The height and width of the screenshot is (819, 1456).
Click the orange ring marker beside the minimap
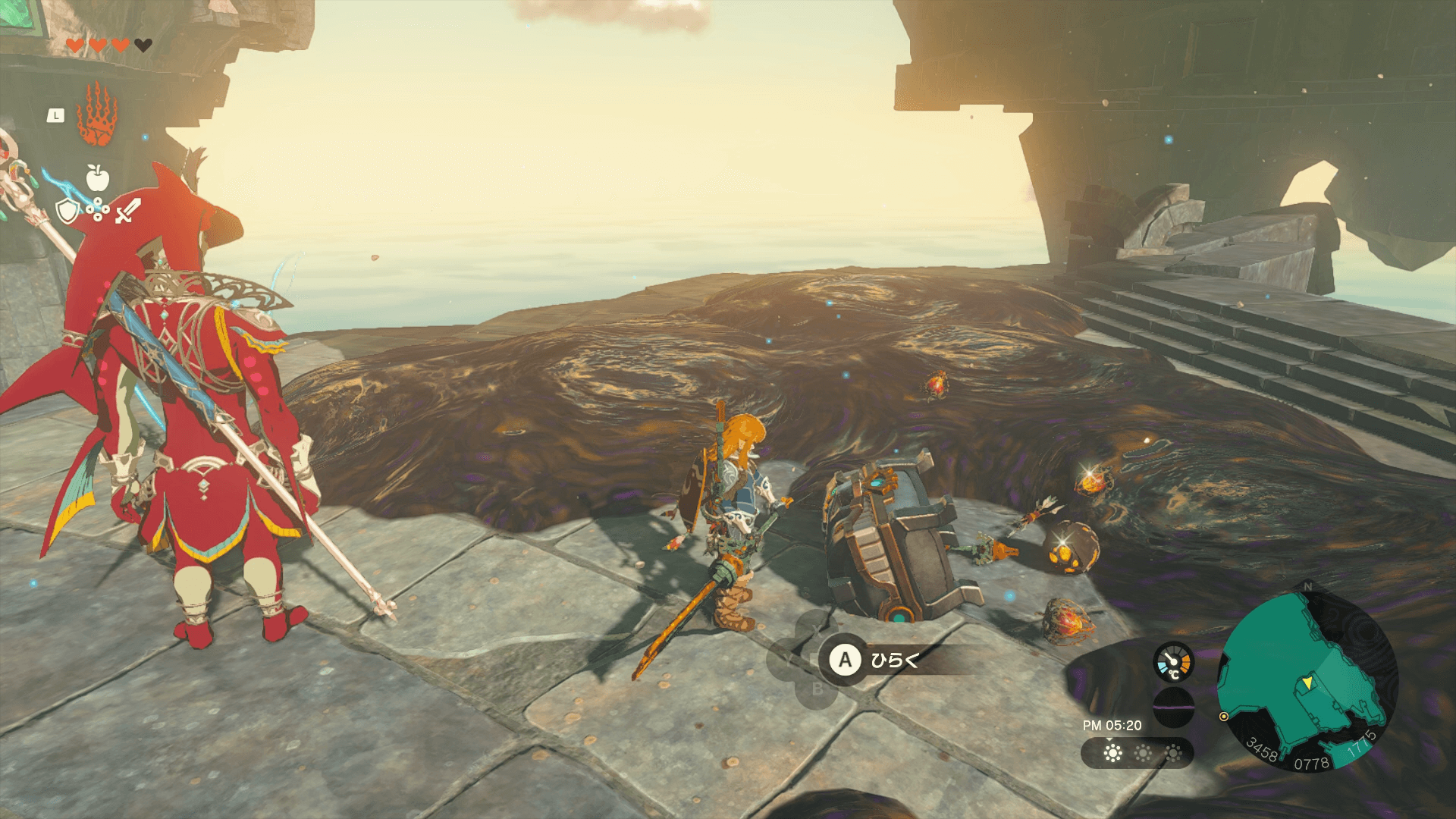pos(1223,717)
